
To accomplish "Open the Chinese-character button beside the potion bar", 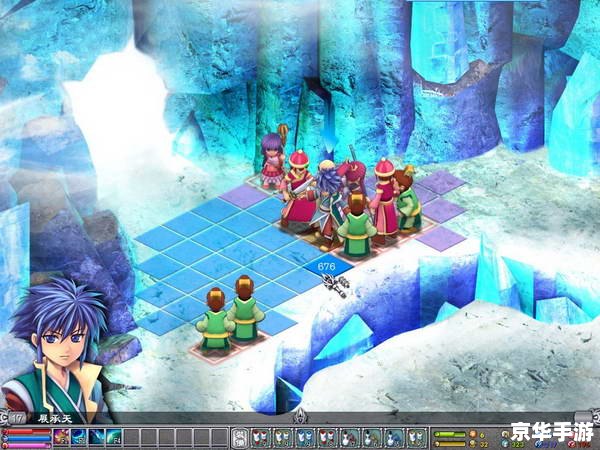I will (240, 437).
